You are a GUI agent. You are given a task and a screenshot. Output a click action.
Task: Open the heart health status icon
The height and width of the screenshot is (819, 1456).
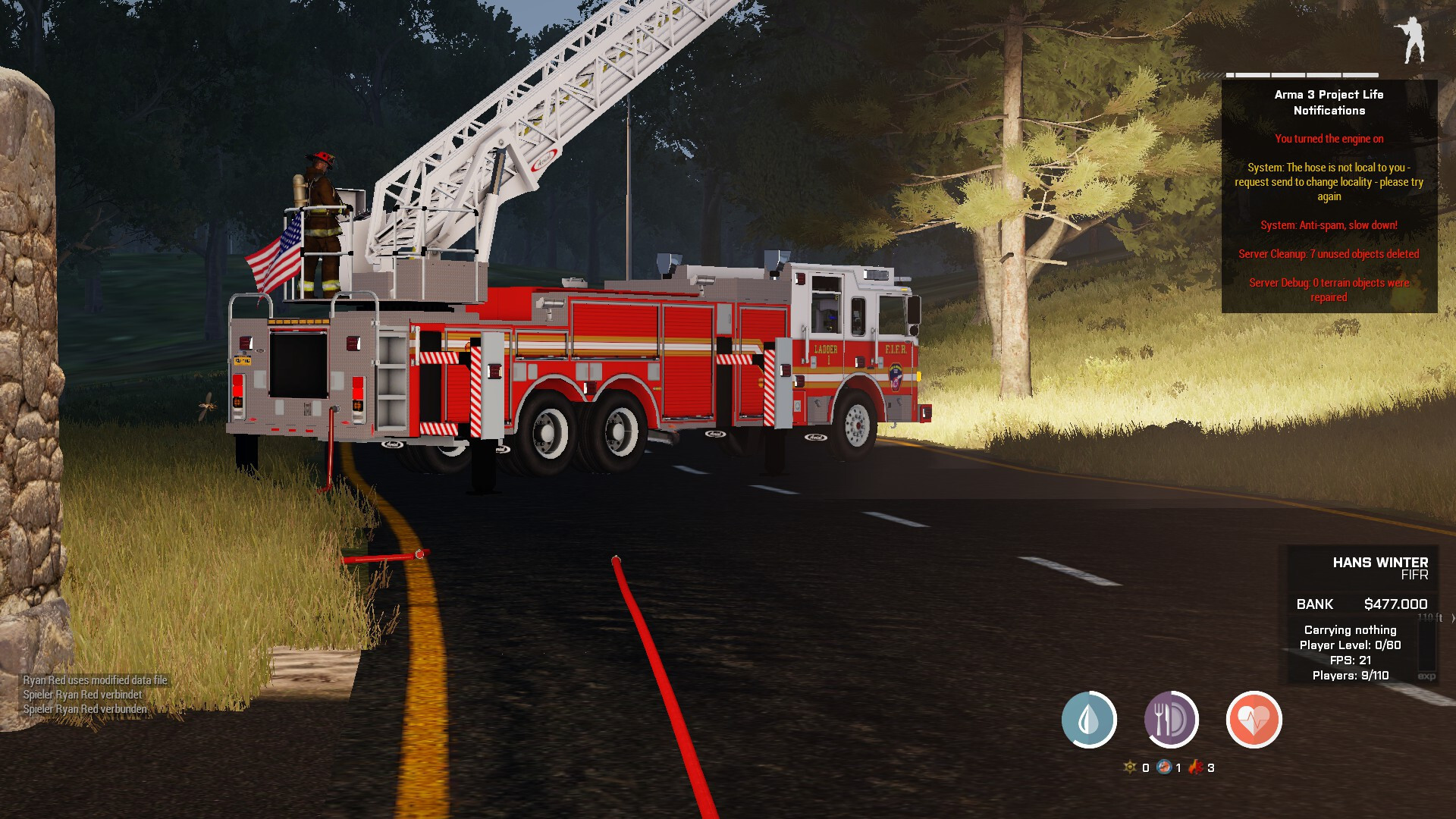(1254, 719)
